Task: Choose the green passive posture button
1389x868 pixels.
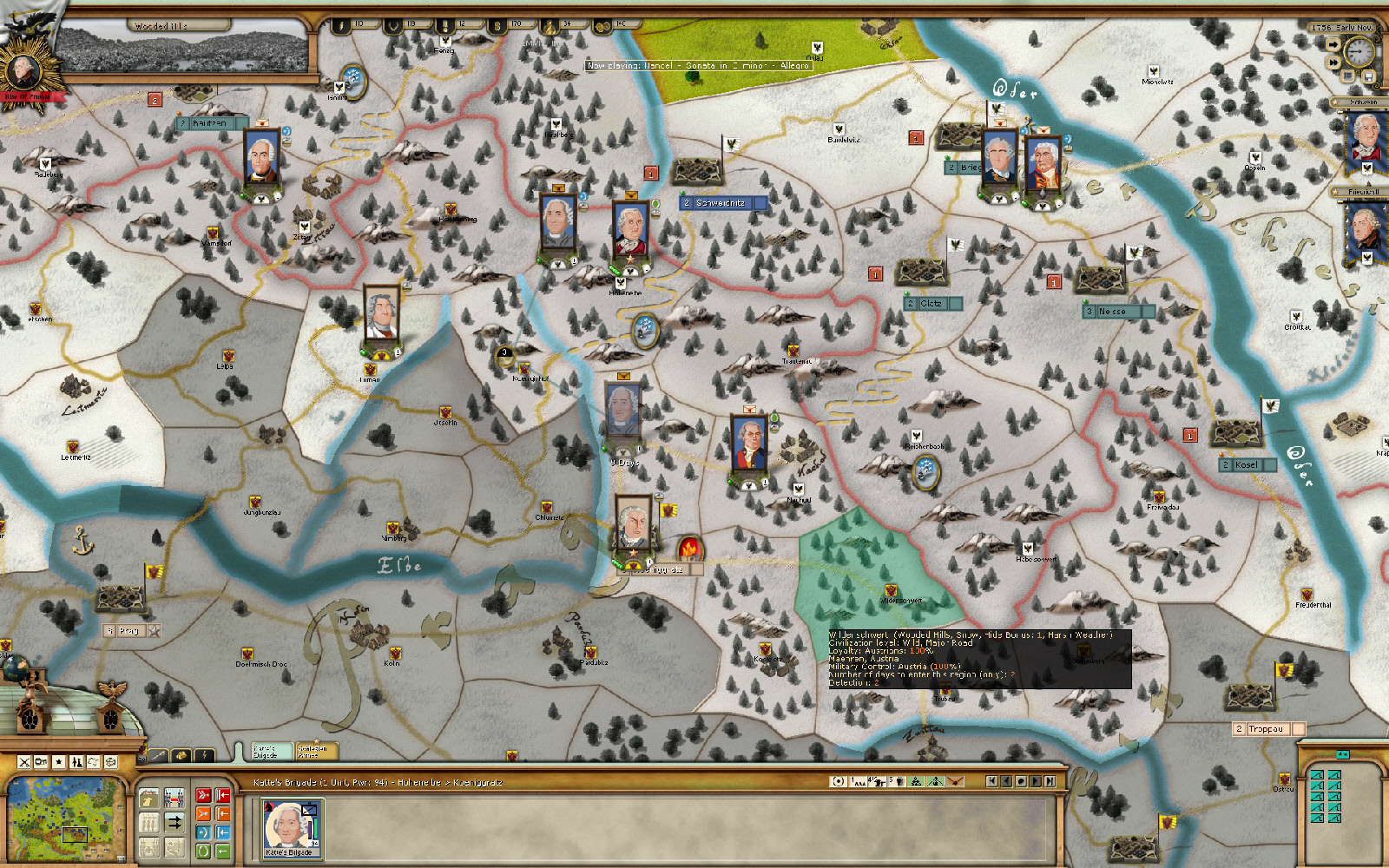Action: pyautogui.click(x=203, y=852)
